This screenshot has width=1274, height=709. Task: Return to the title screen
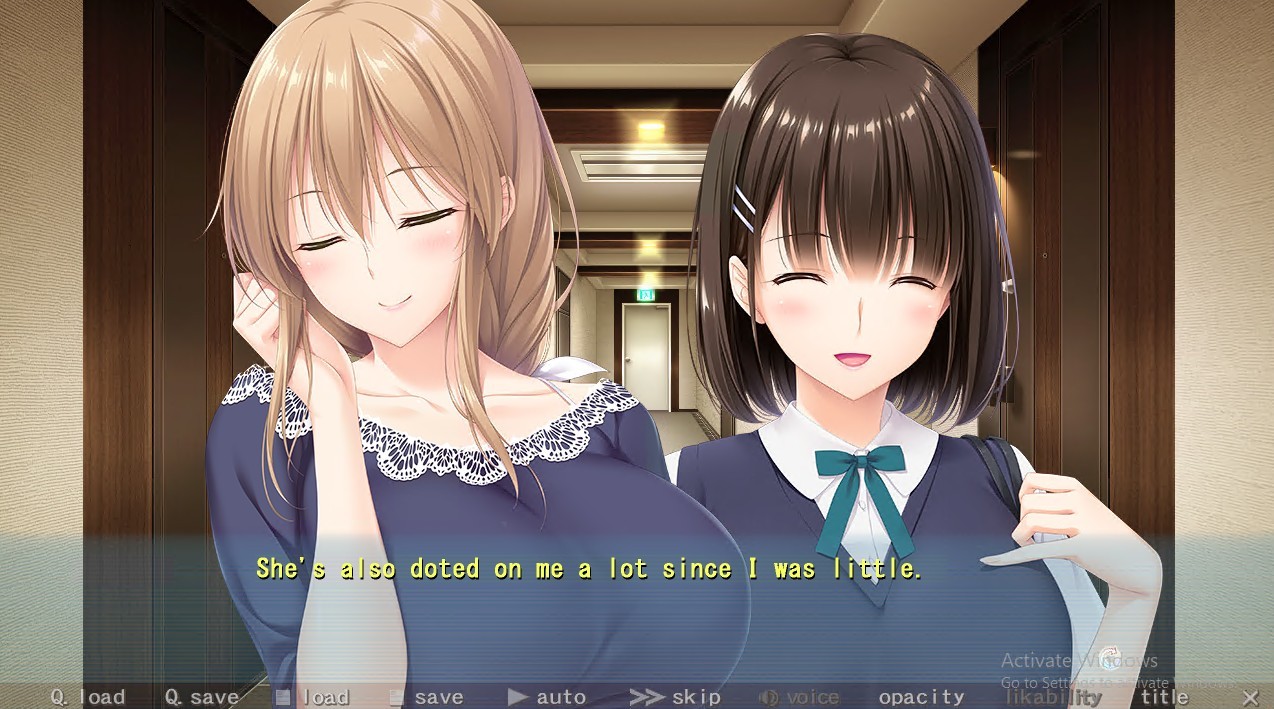click(1164, 697)
